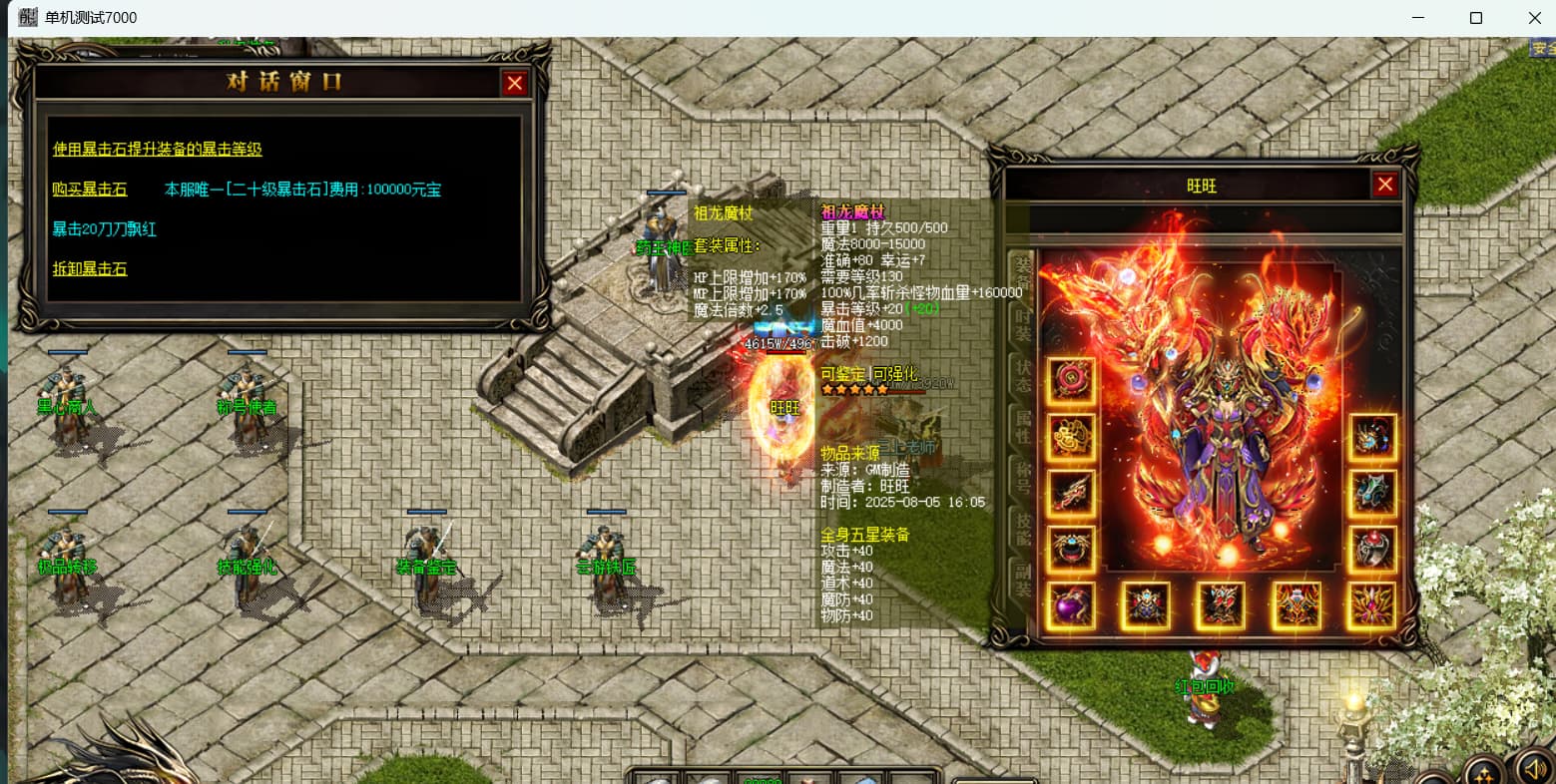
Task: Choose the 购买暴击石 link
Action: pos(90,190)
